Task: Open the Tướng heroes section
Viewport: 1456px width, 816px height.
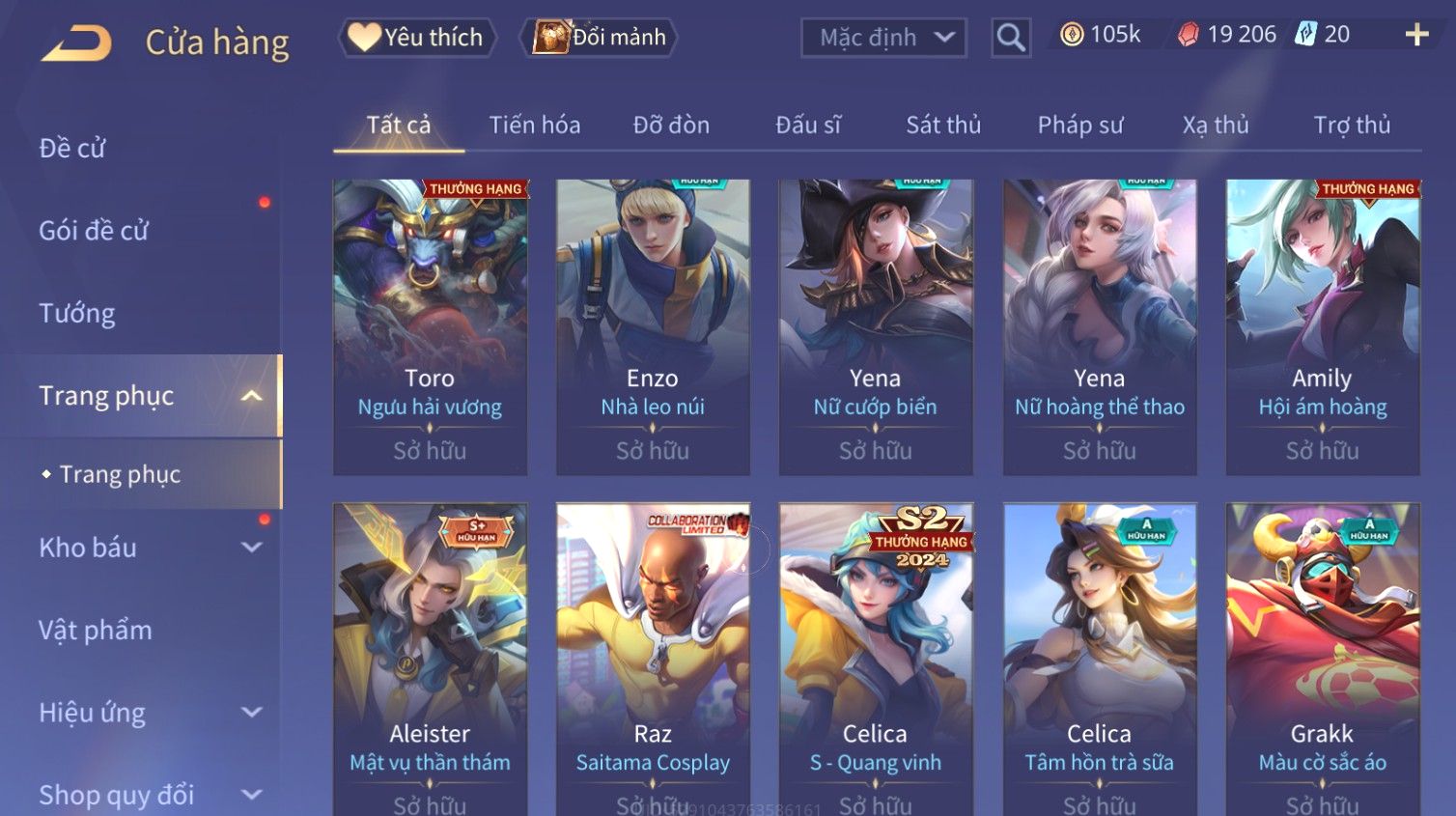Action: 77,313
